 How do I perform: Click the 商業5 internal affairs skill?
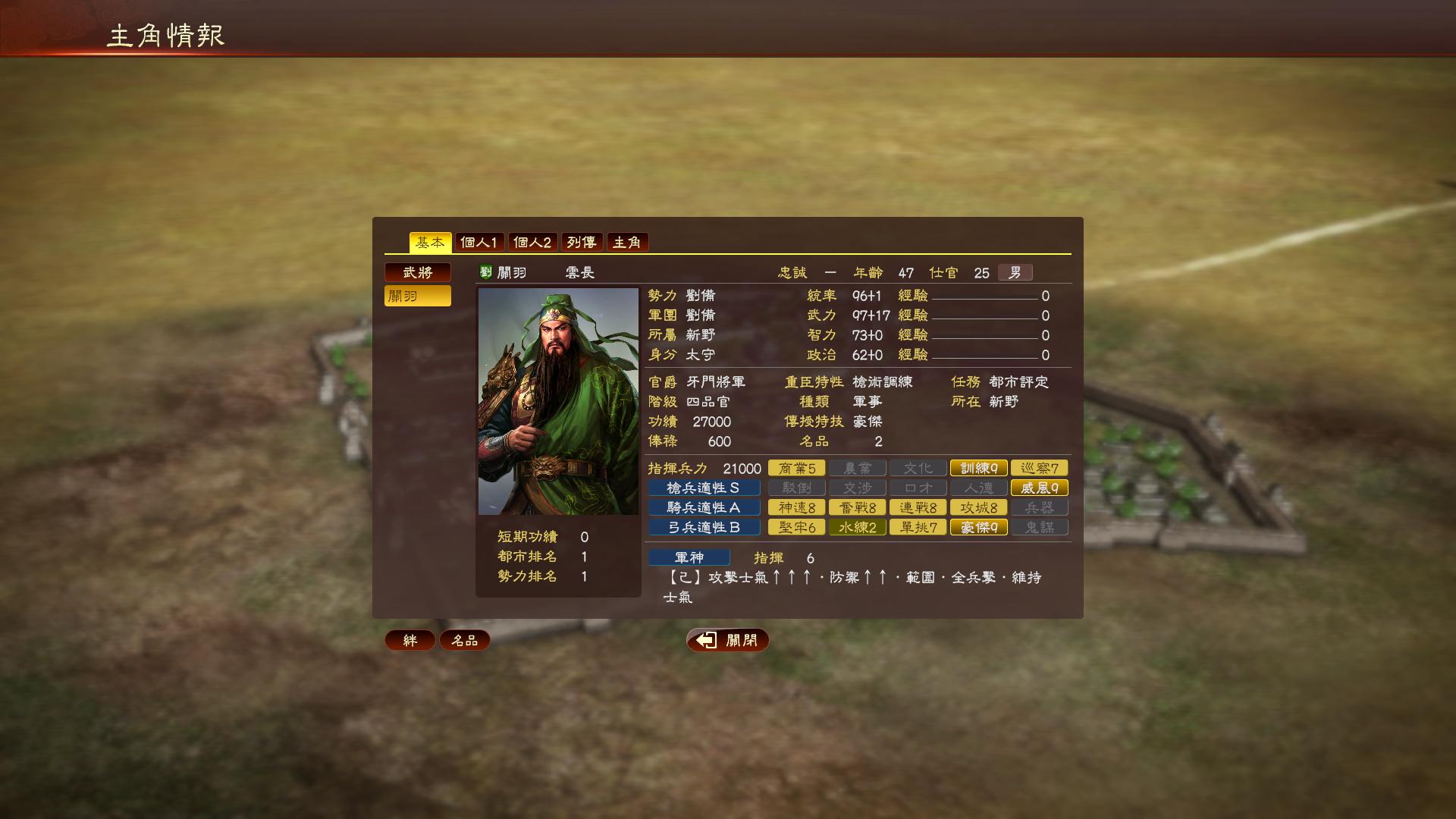pyautogui.click(x=796, y=468)
